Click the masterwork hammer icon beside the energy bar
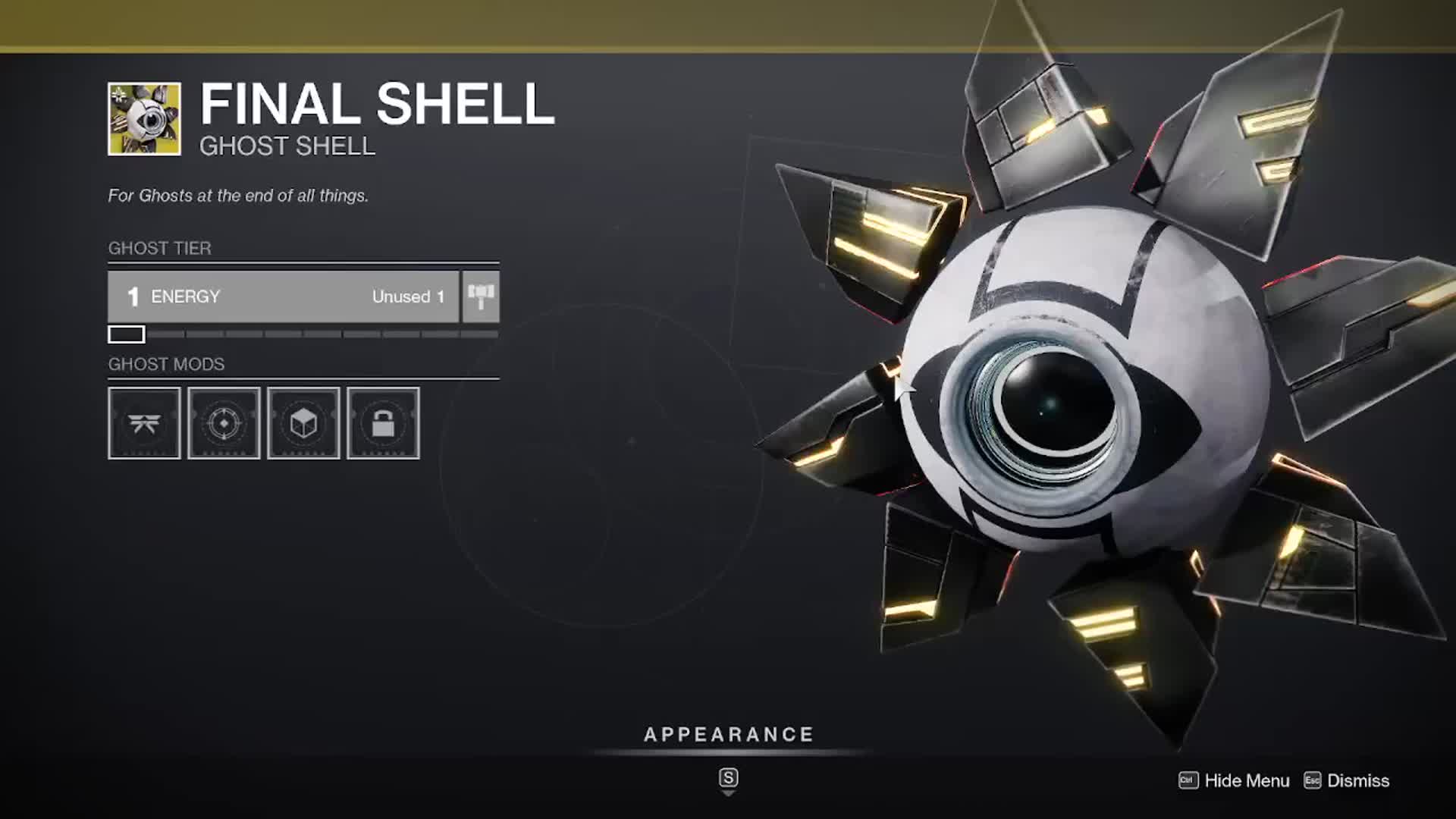The height and width of the screenshot is (819, 1456). (x=483, y=296)
